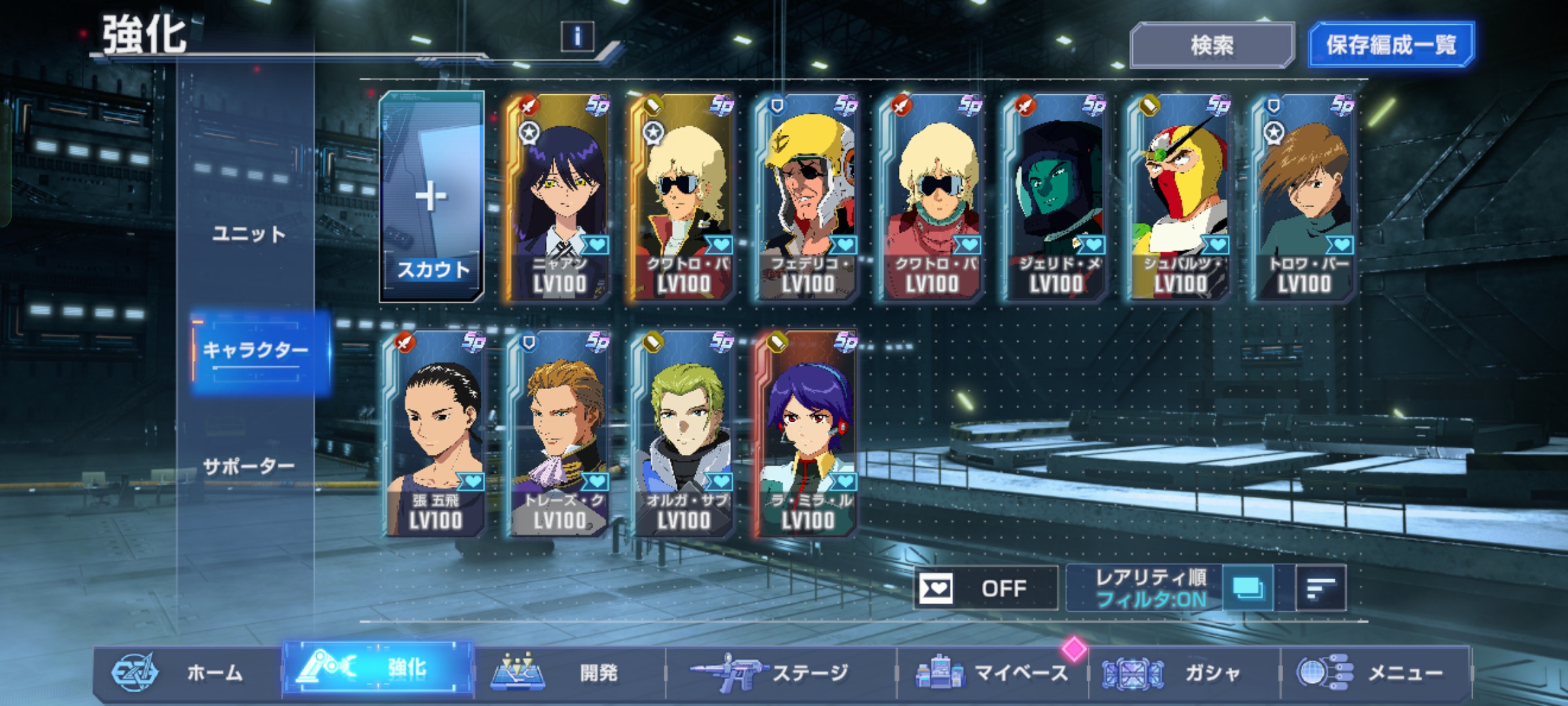
Task: Pick the オルガ・サブナック character card
Action: (683, 434)
